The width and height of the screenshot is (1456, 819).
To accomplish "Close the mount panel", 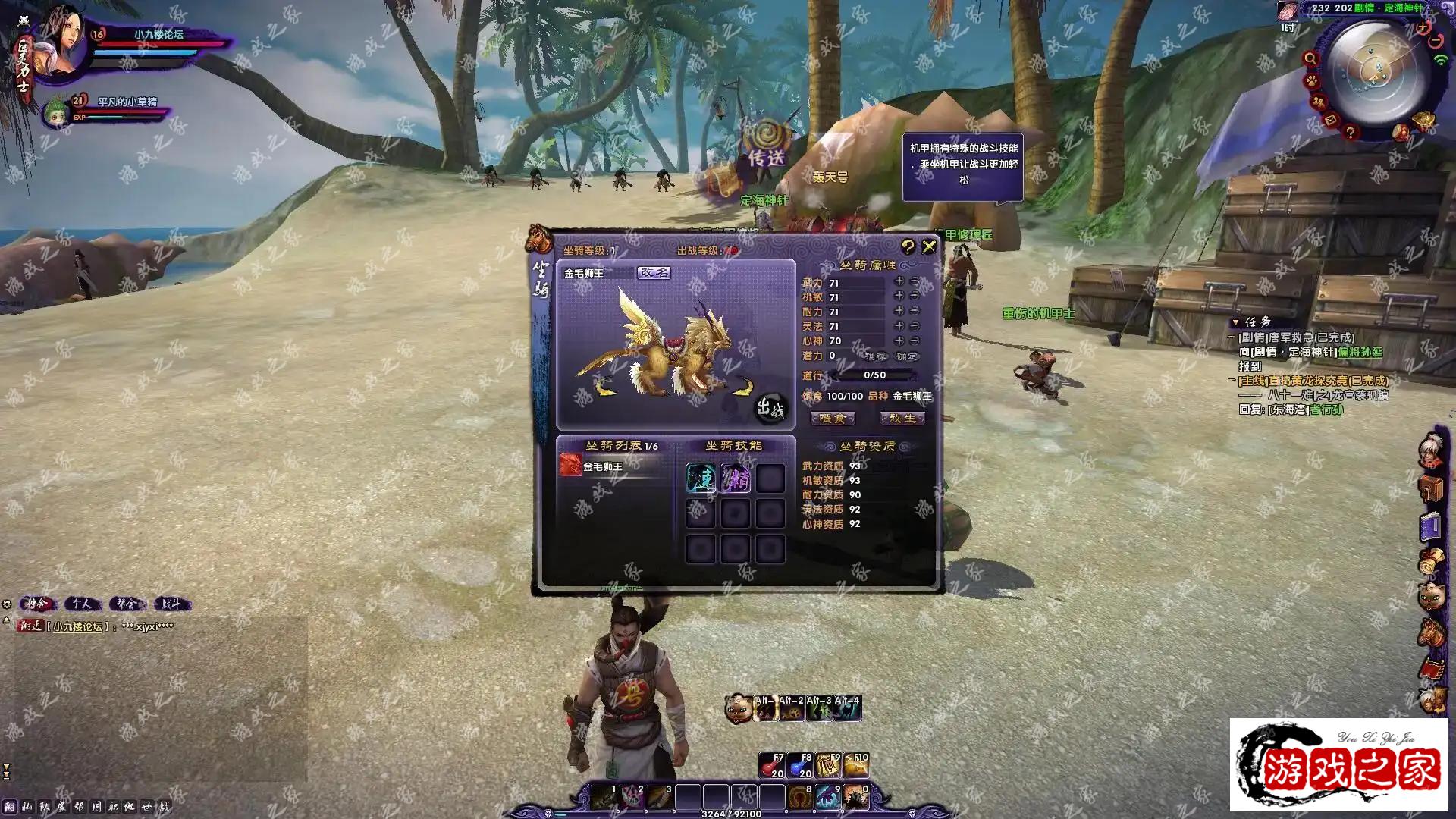I will pos(929,247).
